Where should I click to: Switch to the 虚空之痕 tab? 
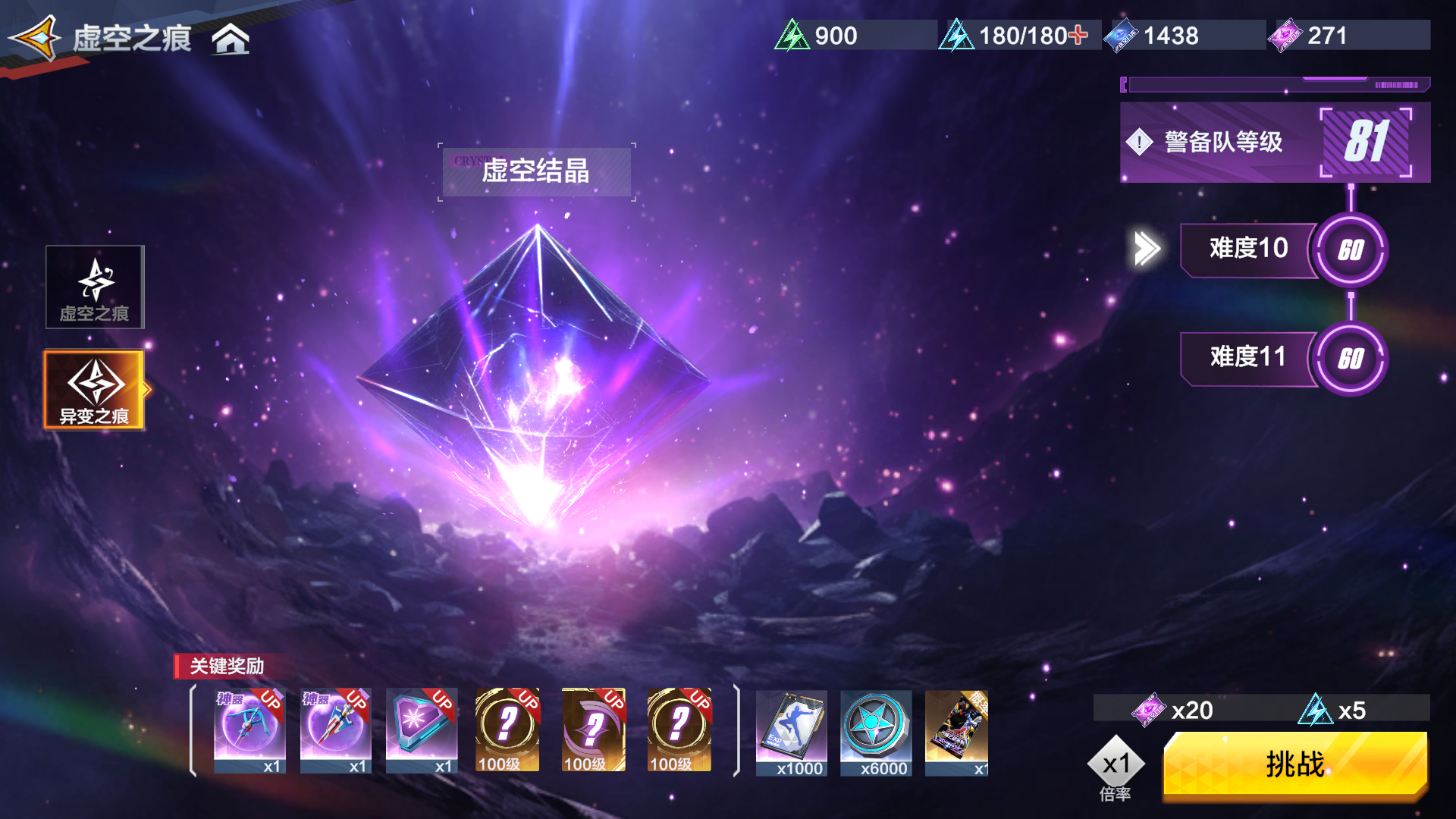coord(95,287)
